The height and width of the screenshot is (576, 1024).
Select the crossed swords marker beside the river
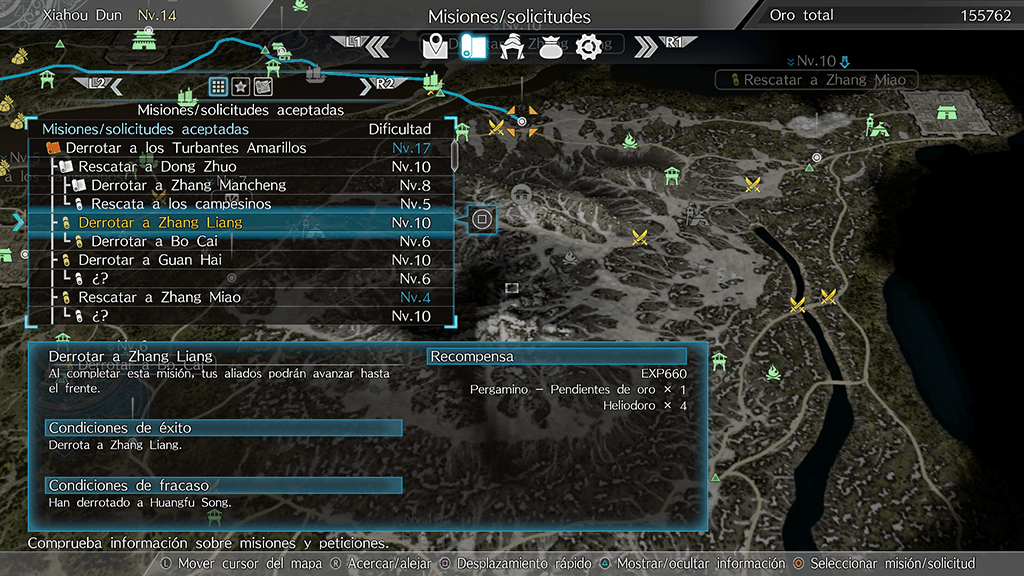pos(797,305)
